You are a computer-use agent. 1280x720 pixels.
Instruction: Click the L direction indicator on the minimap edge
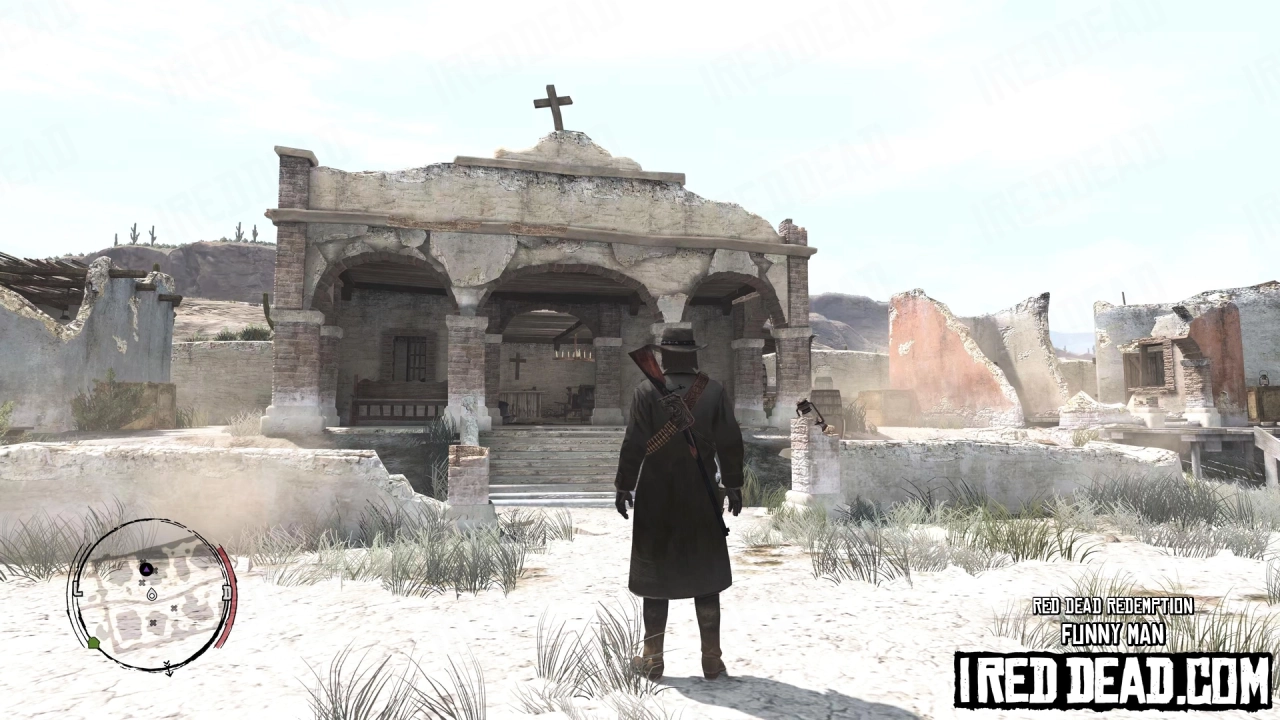[x=77, y=590]
